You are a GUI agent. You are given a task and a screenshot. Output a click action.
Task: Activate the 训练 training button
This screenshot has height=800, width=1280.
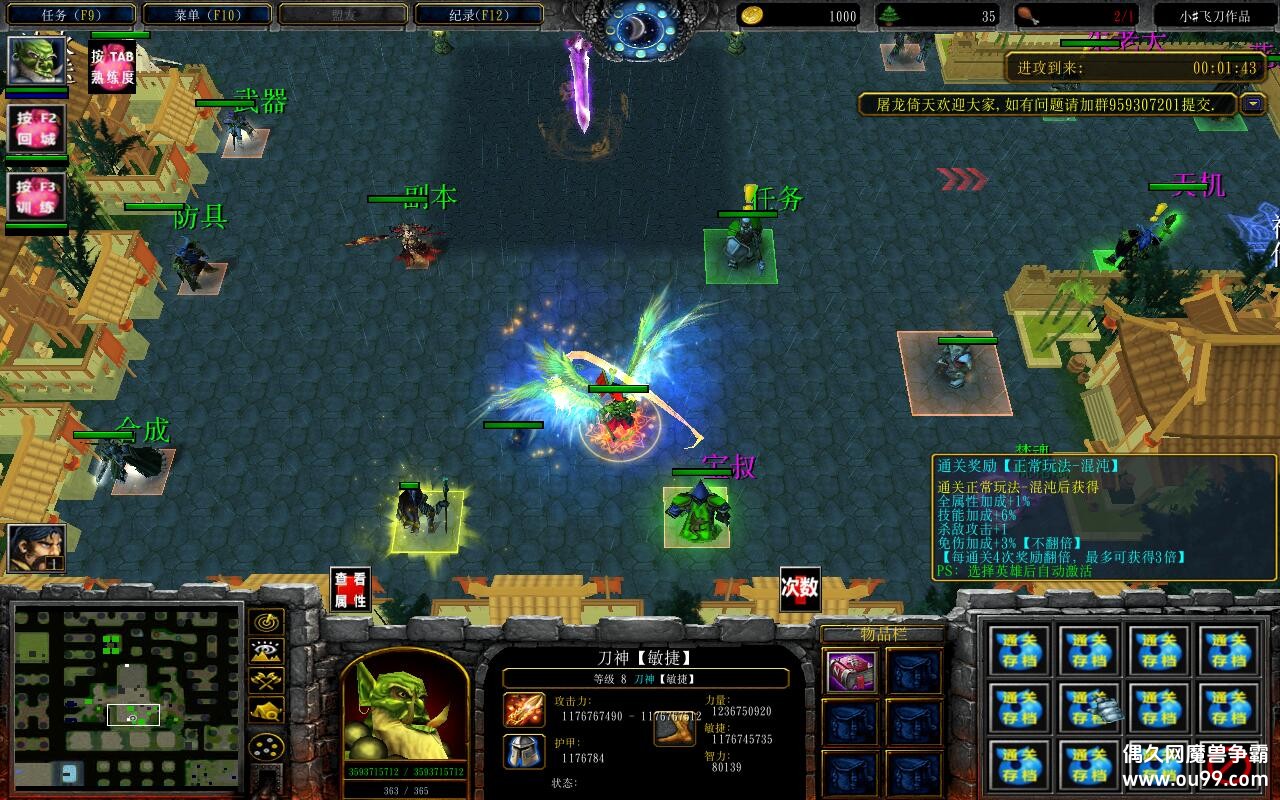click(37, 197)
